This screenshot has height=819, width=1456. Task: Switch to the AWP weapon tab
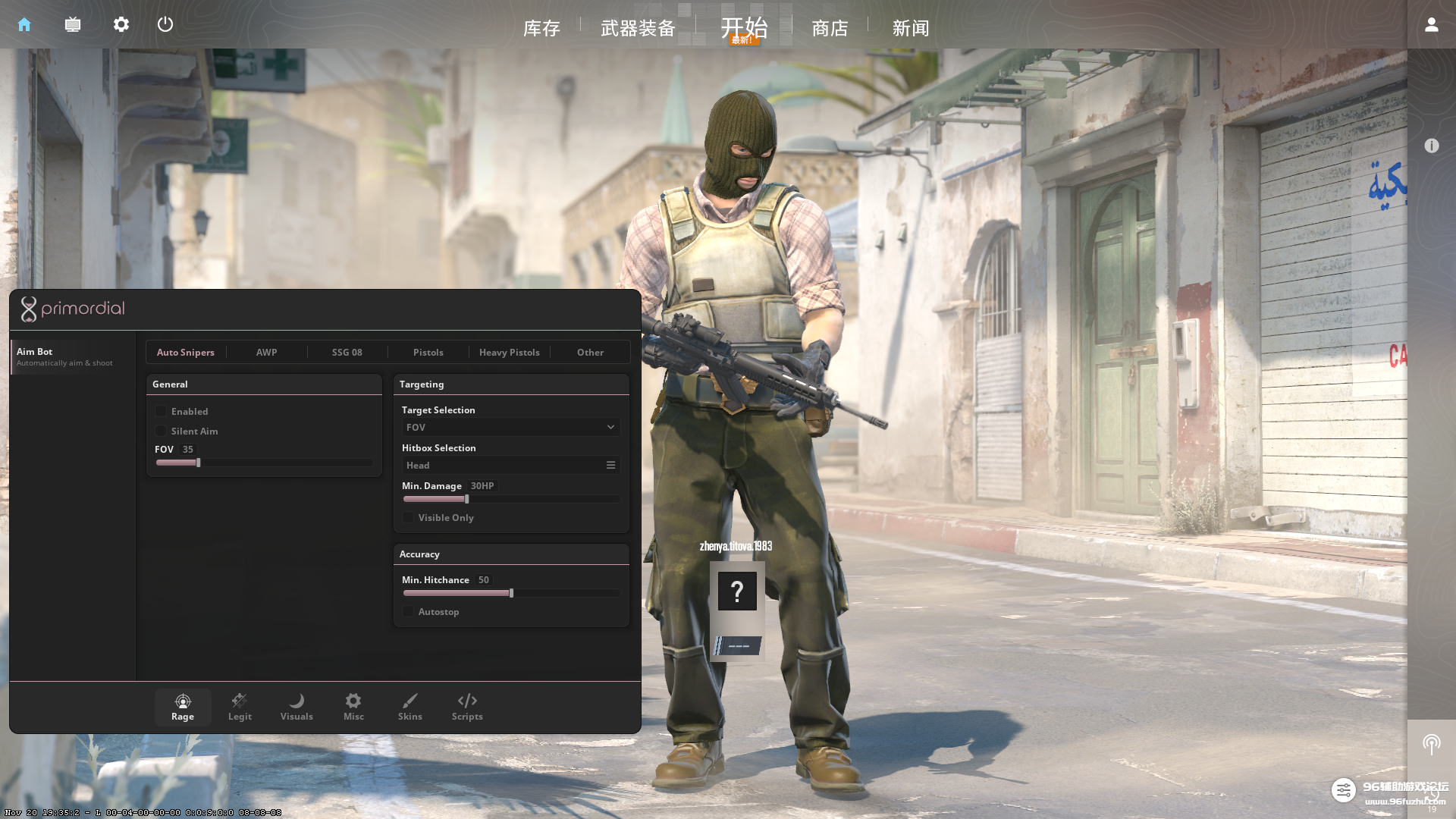266,352
